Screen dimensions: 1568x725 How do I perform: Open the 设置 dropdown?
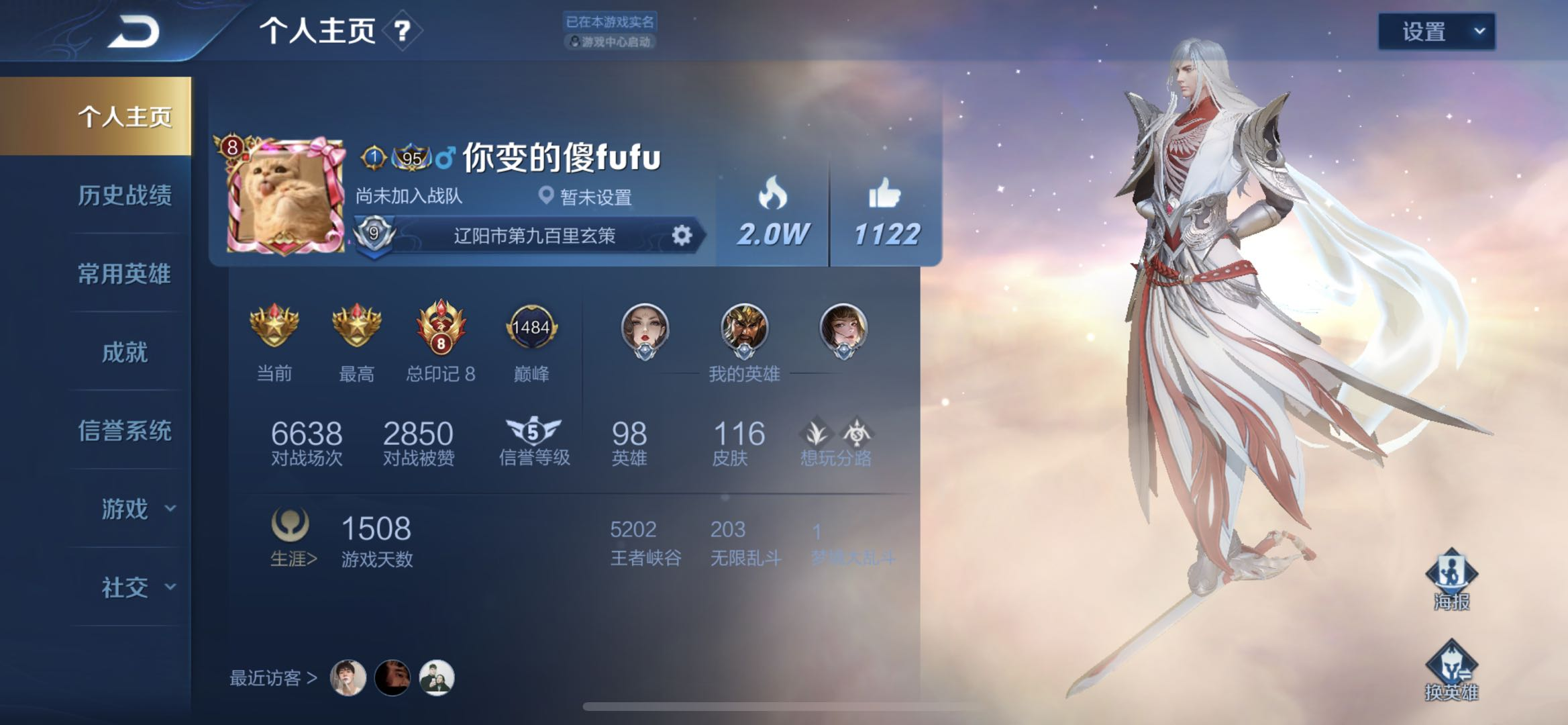click(x=1436, y=32)
